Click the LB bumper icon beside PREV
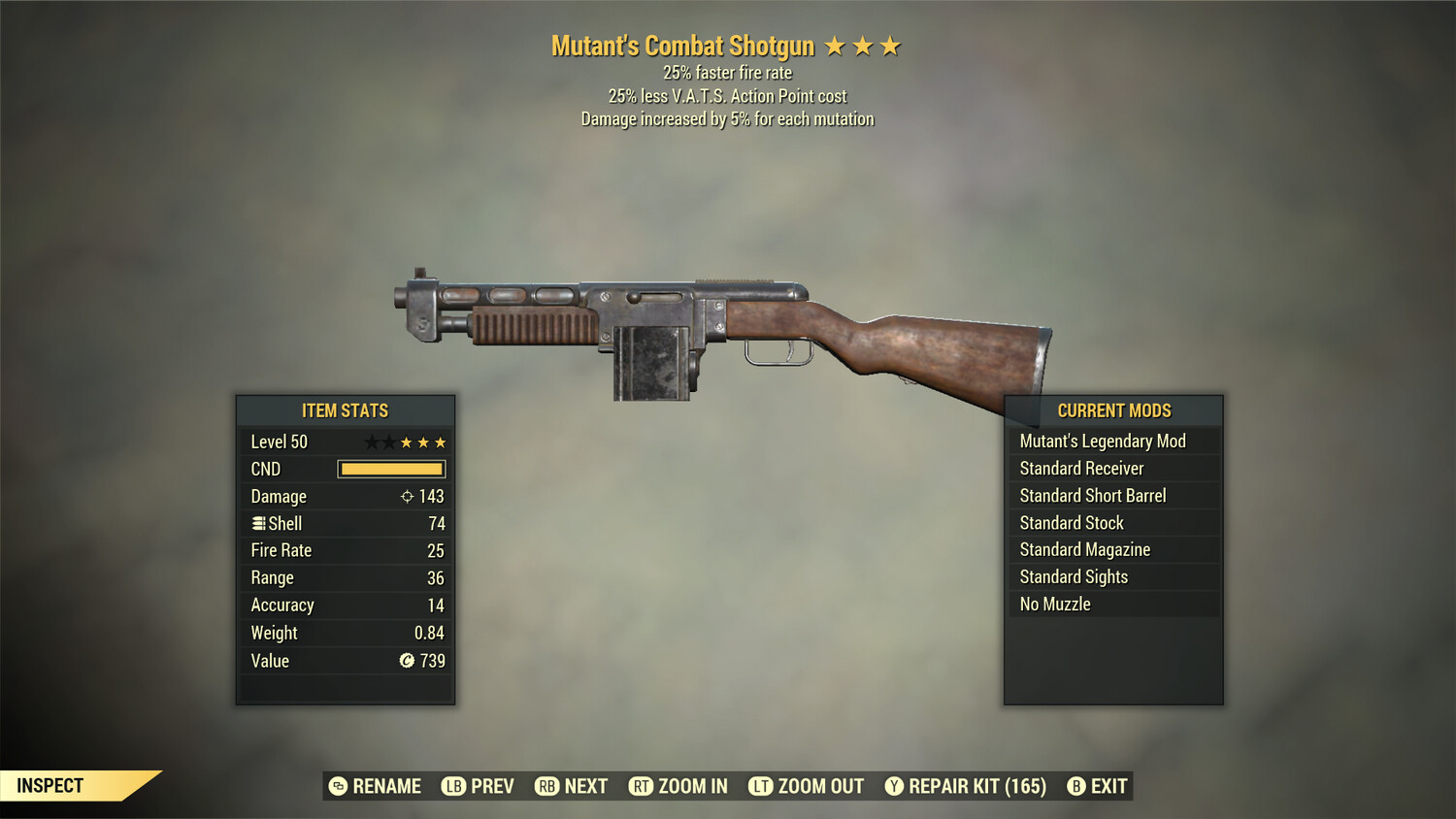 (453, 786)
